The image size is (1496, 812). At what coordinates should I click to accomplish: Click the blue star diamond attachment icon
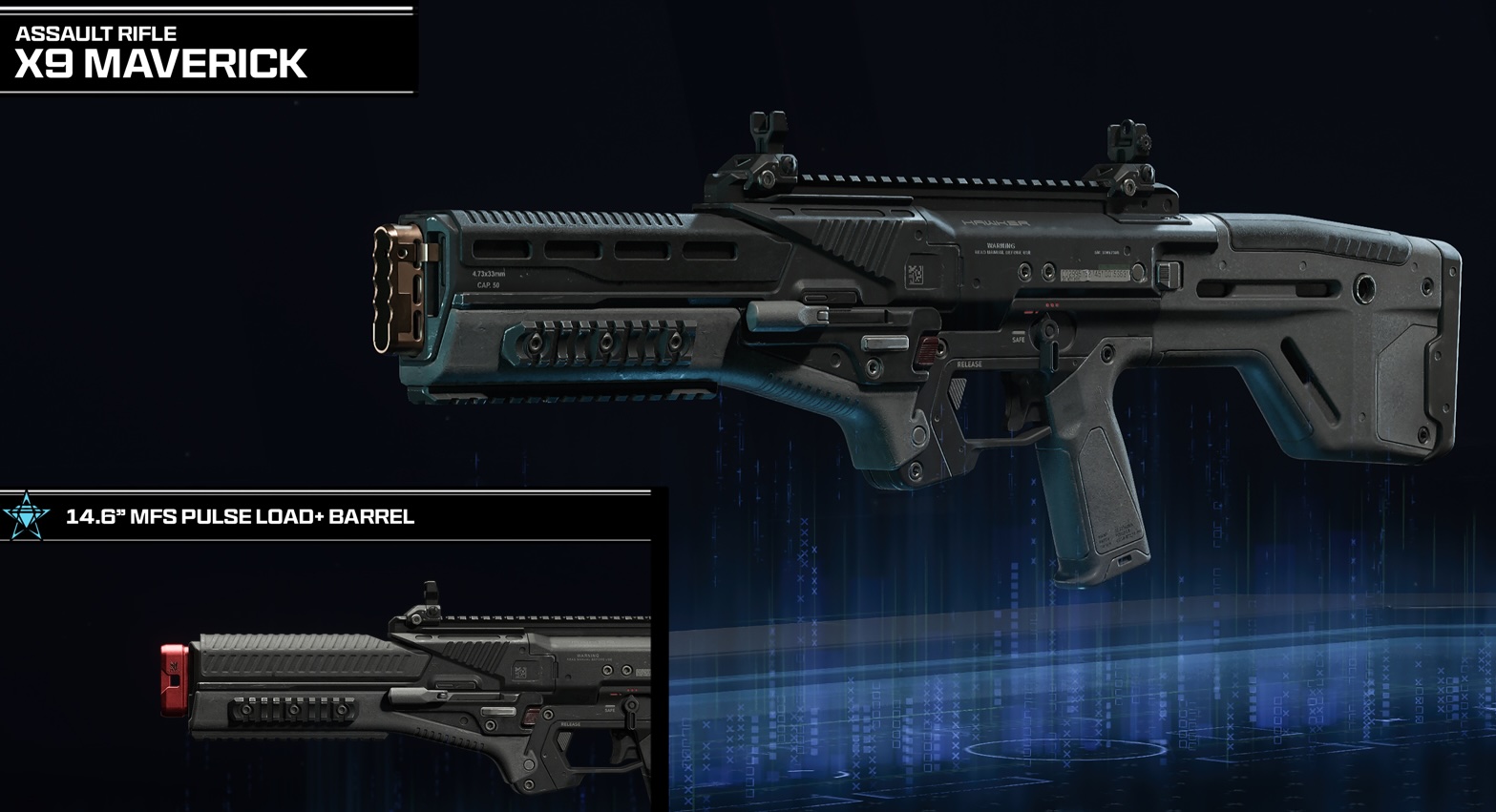[26, 516]
